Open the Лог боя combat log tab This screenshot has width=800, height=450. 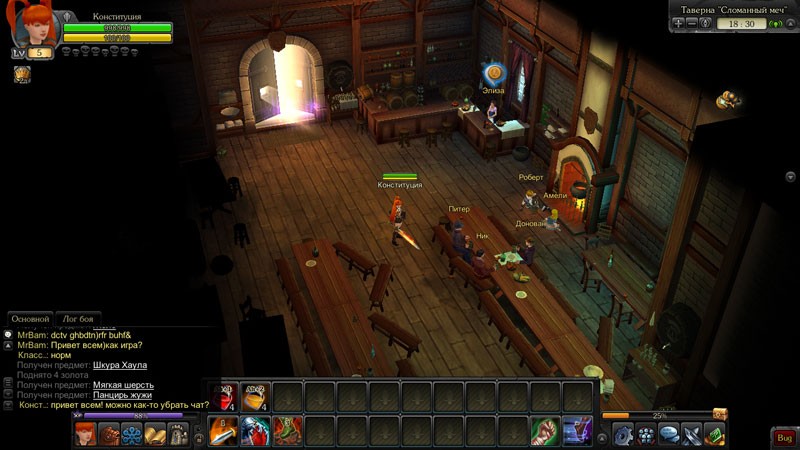click(x=79, y=318)
